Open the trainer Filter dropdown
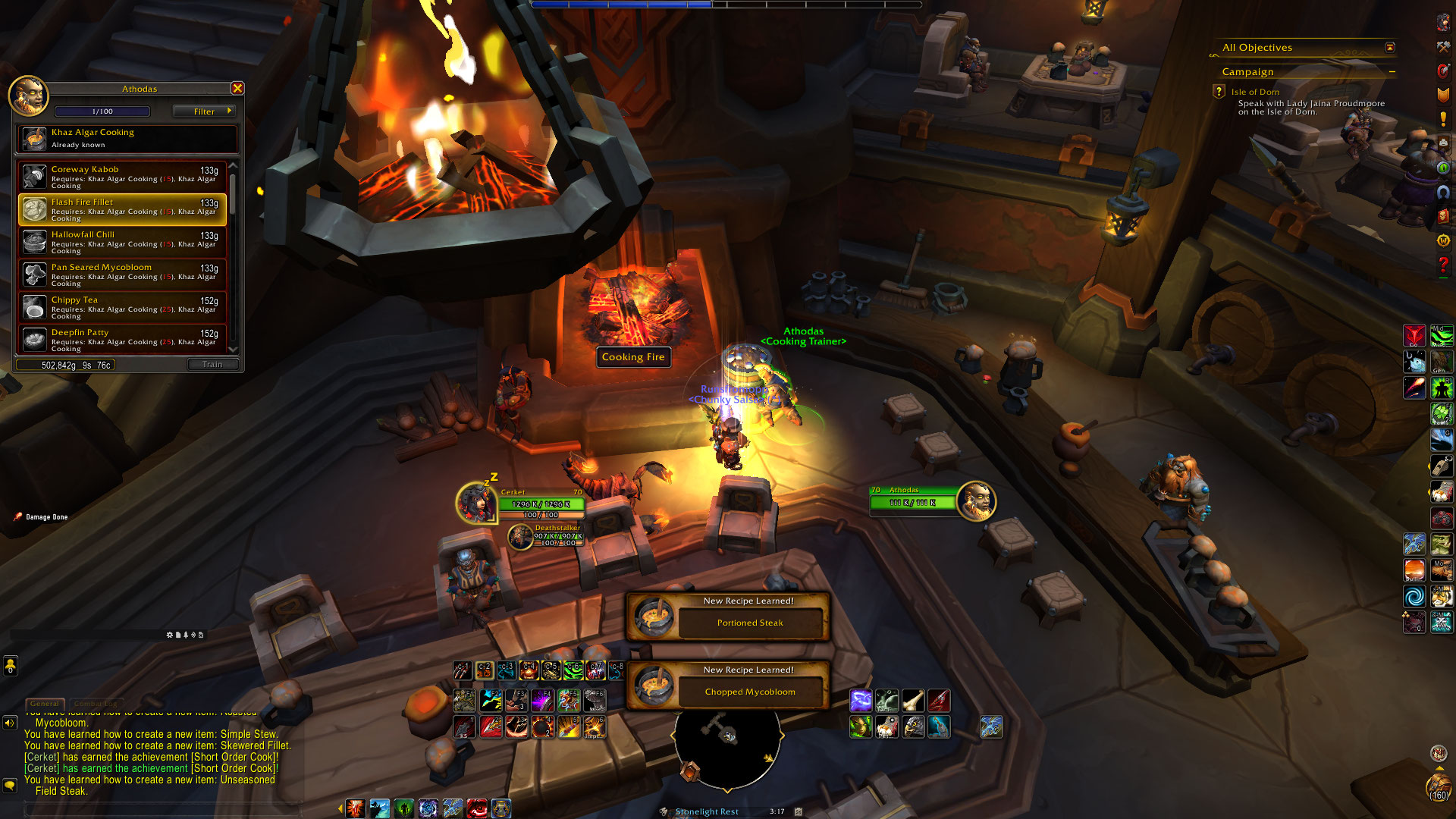This screenshot has height=819, width=1456. [x=204, y=111]
